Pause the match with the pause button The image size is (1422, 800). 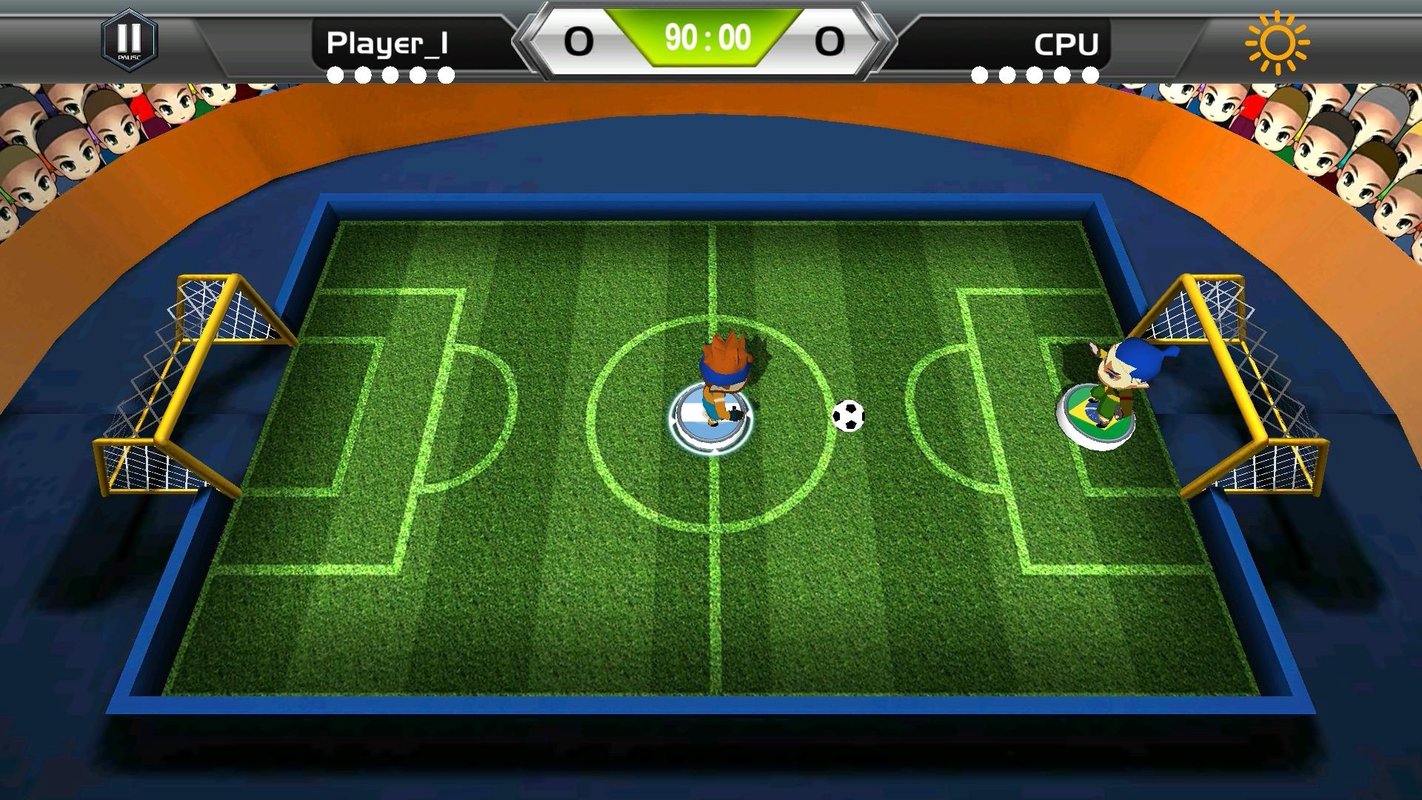(129, 40)
